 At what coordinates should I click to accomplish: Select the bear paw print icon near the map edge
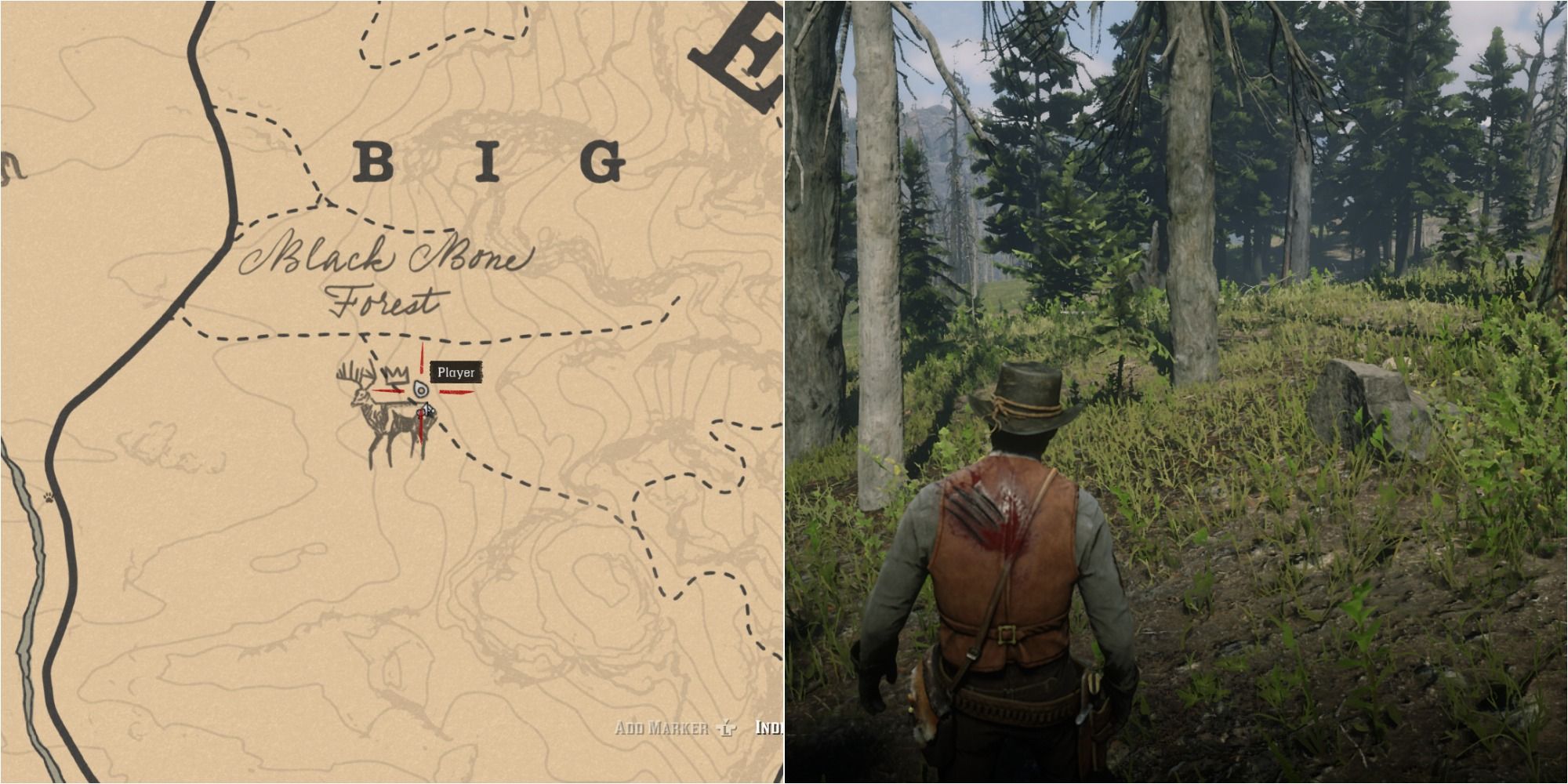pos(49,496)
